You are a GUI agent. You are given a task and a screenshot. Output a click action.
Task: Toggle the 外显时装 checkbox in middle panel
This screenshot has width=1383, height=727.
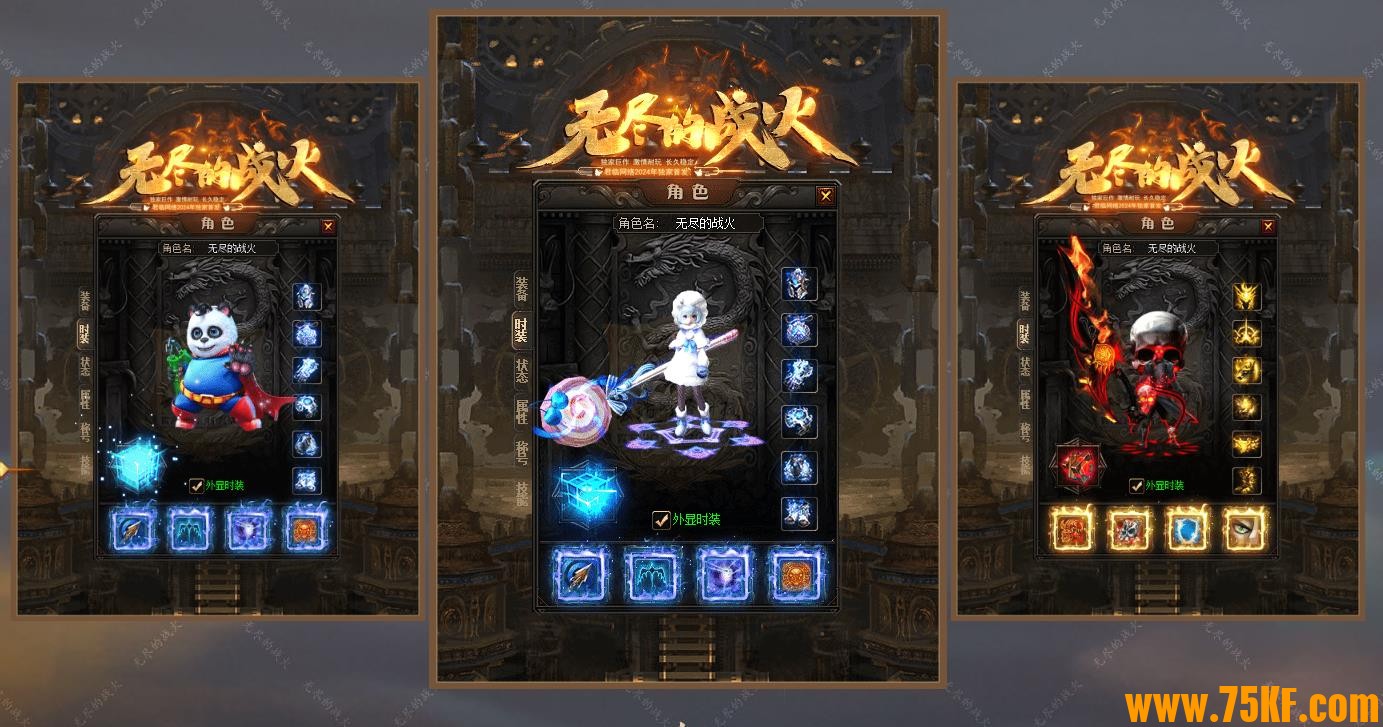pyautogui.click(x=661, y=520)
